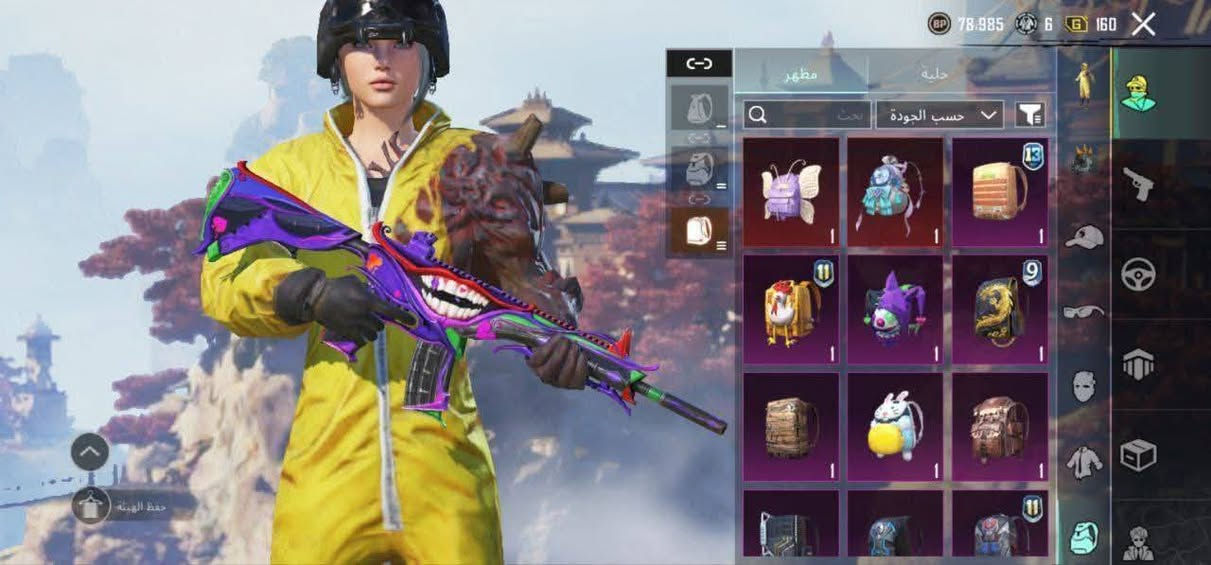Viewport: 1211px width, 565px height.
Task: Select the black gold dragon backpack
Action: [1000, 309]
